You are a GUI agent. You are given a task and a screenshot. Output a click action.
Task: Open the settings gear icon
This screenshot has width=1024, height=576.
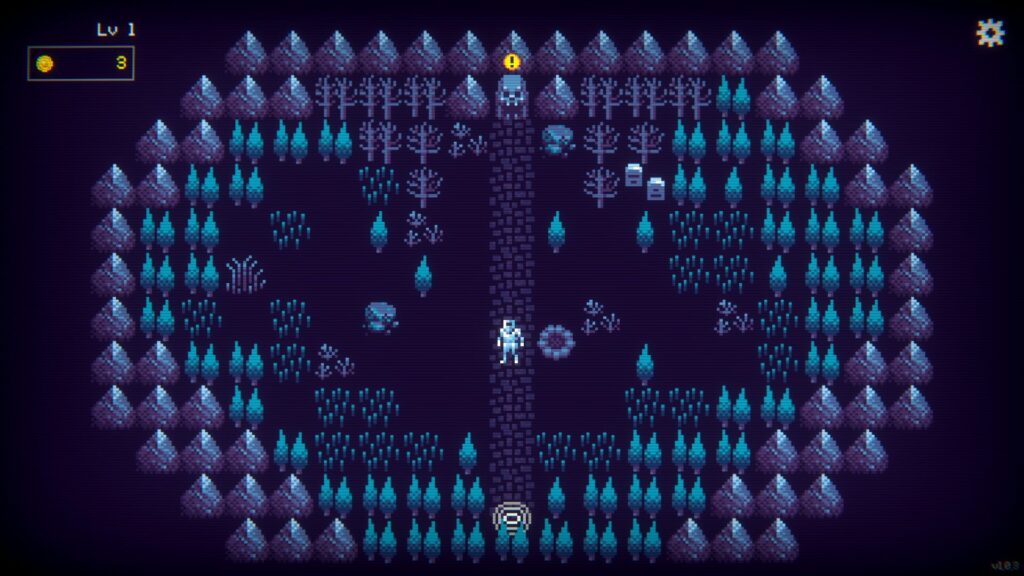(x=989, y=33)
